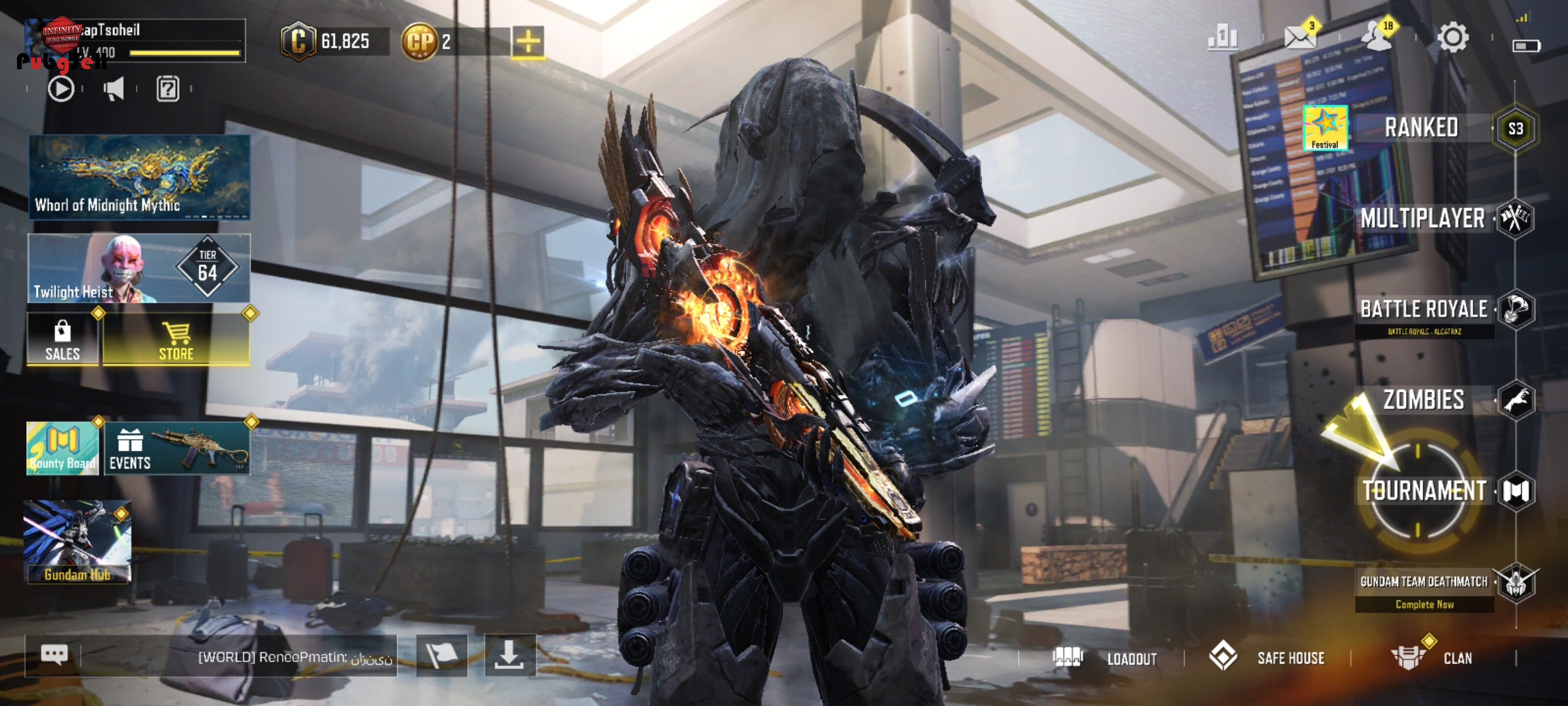
Task: Add CP with the plus button
Action: 528,42
